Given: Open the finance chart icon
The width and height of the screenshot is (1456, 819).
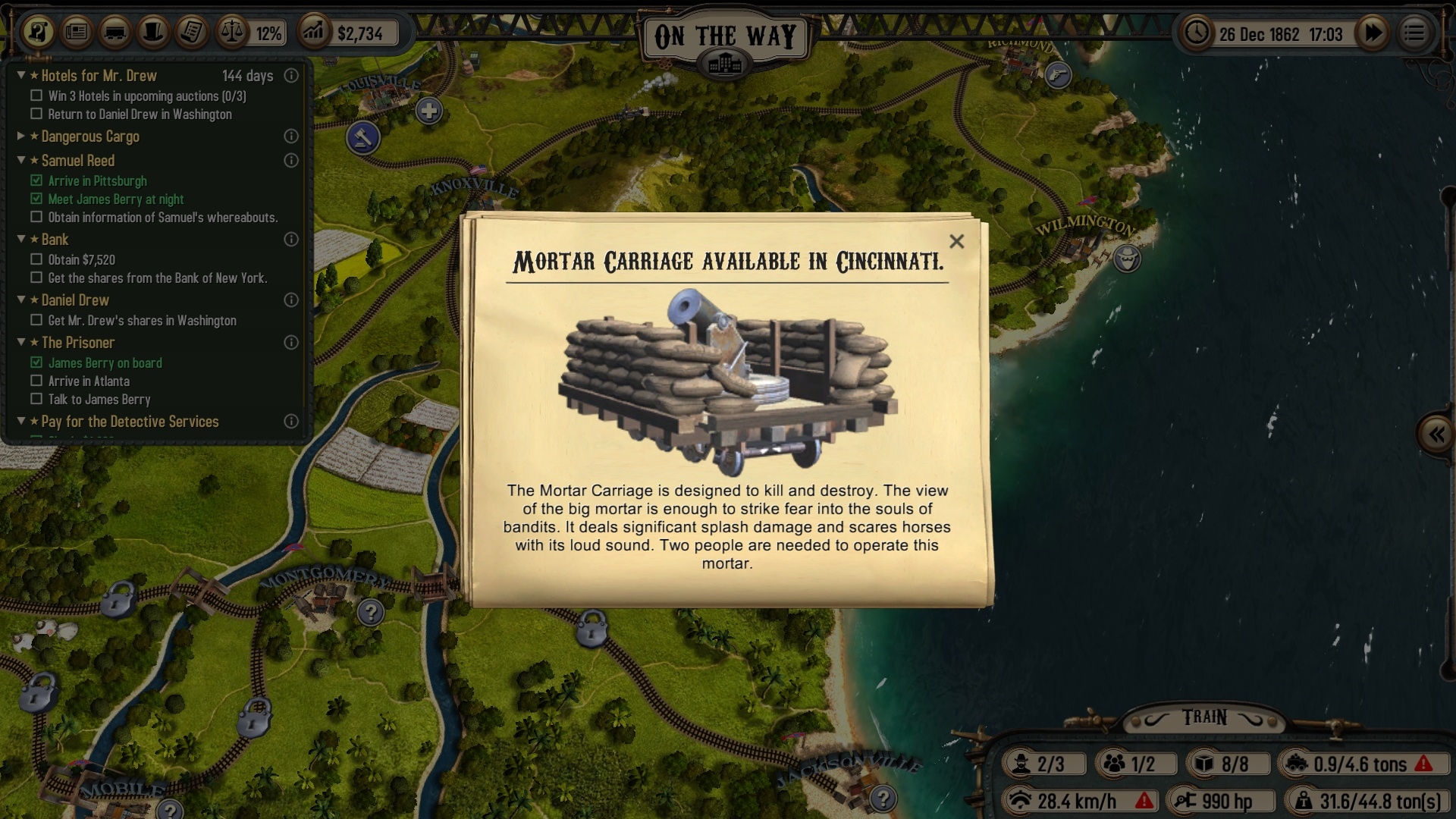Looking at the screenshot, I should (x=314, y=33).
